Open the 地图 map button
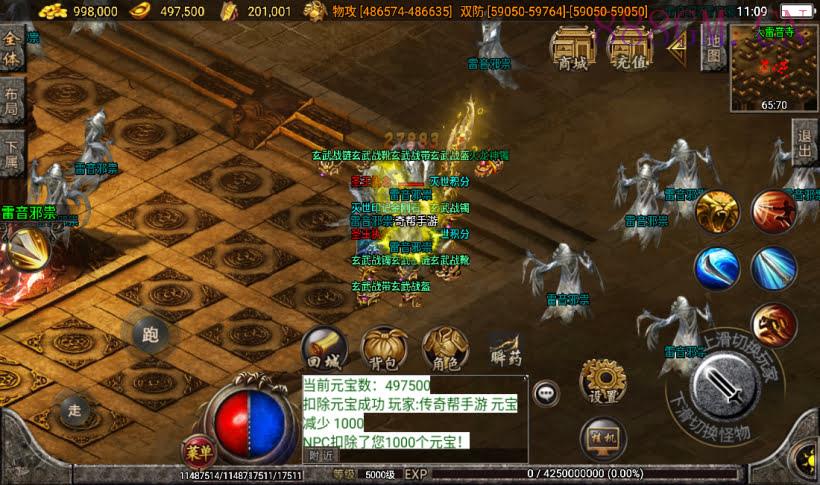The height and width of the screenshot is (485, 820). (712, 50)
